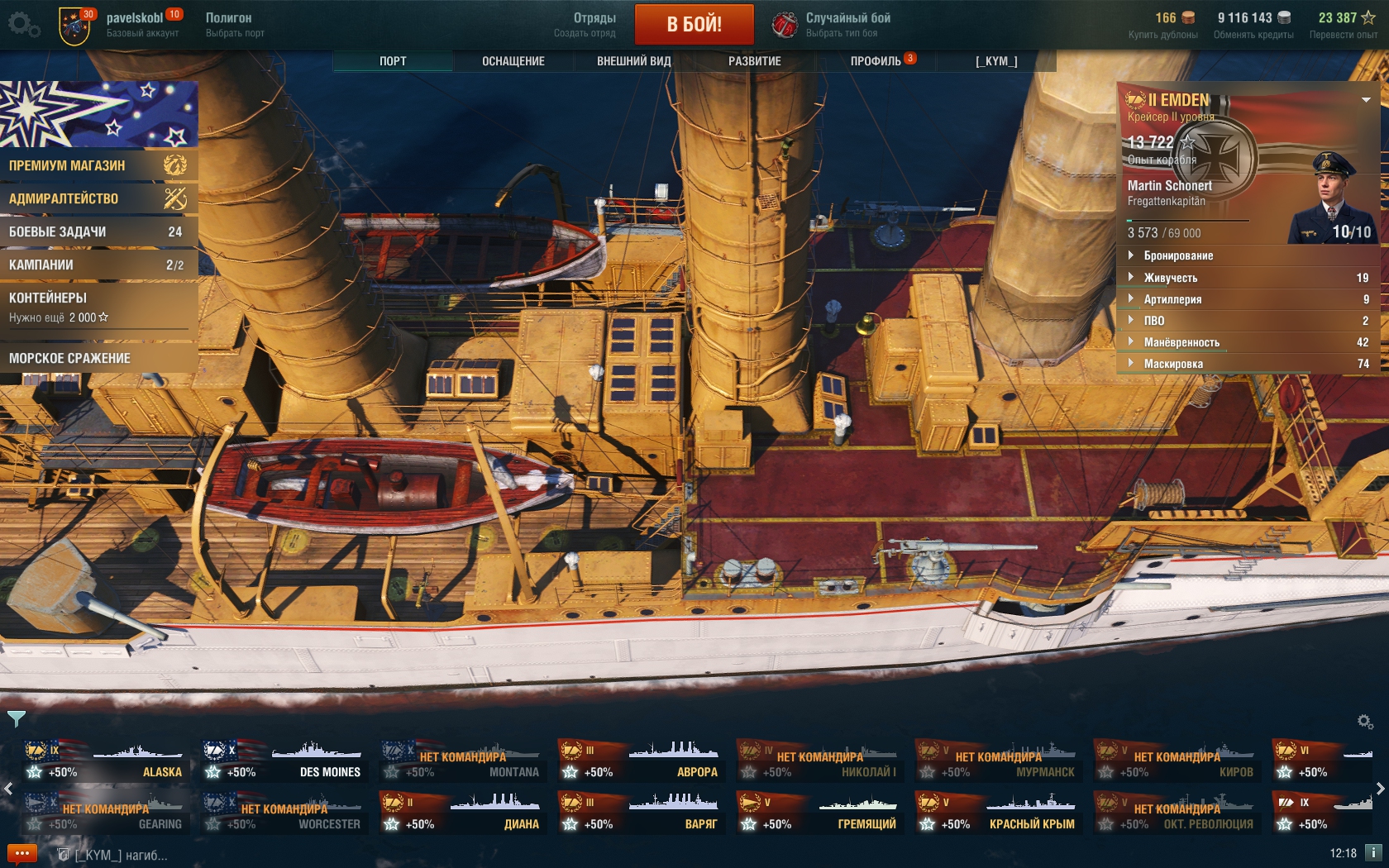Switch to the ОСНАЩЕНИЕ tab

point(513,61)
